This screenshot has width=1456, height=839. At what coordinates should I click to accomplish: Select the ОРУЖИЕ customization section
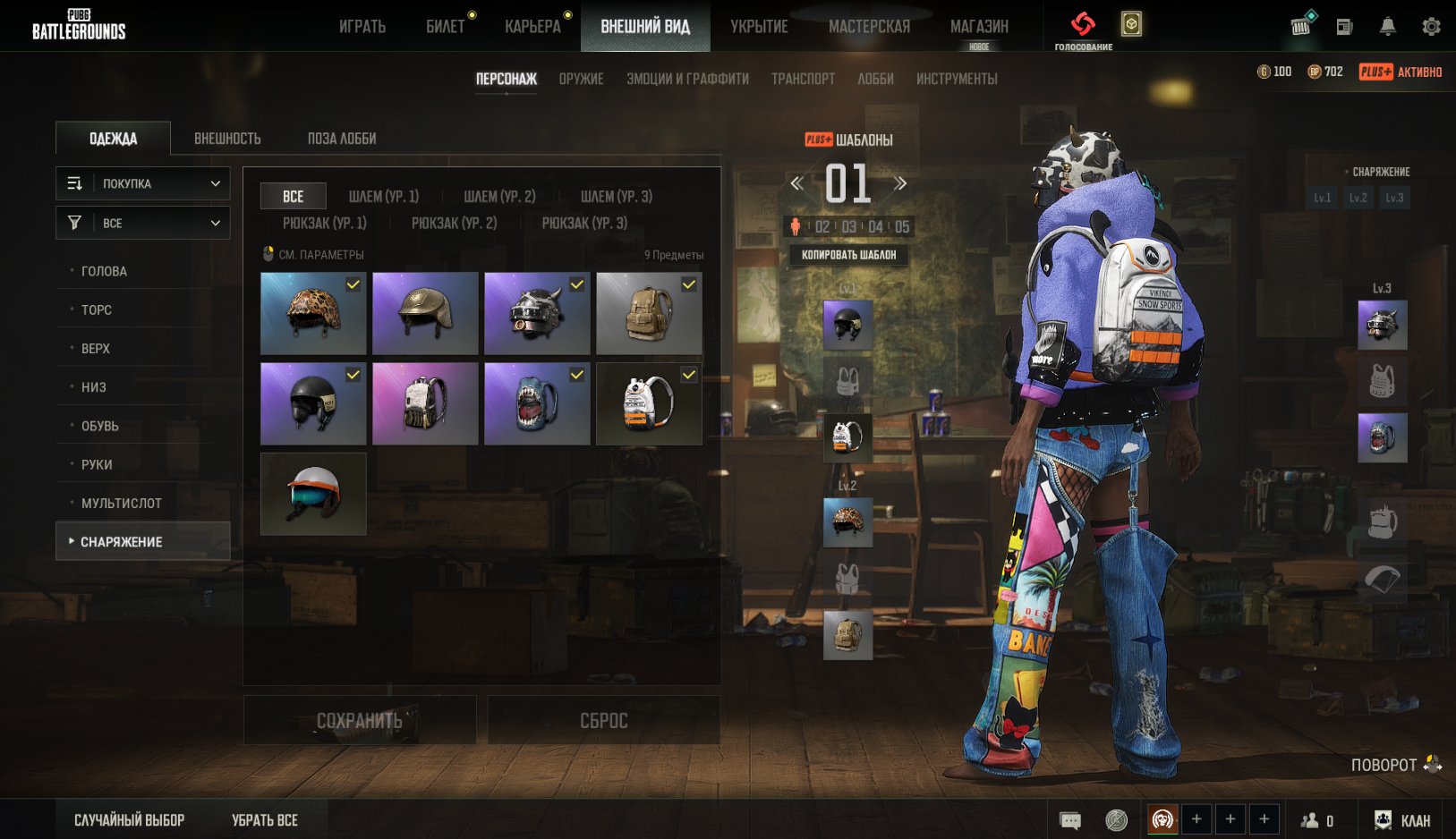[581, 79]
